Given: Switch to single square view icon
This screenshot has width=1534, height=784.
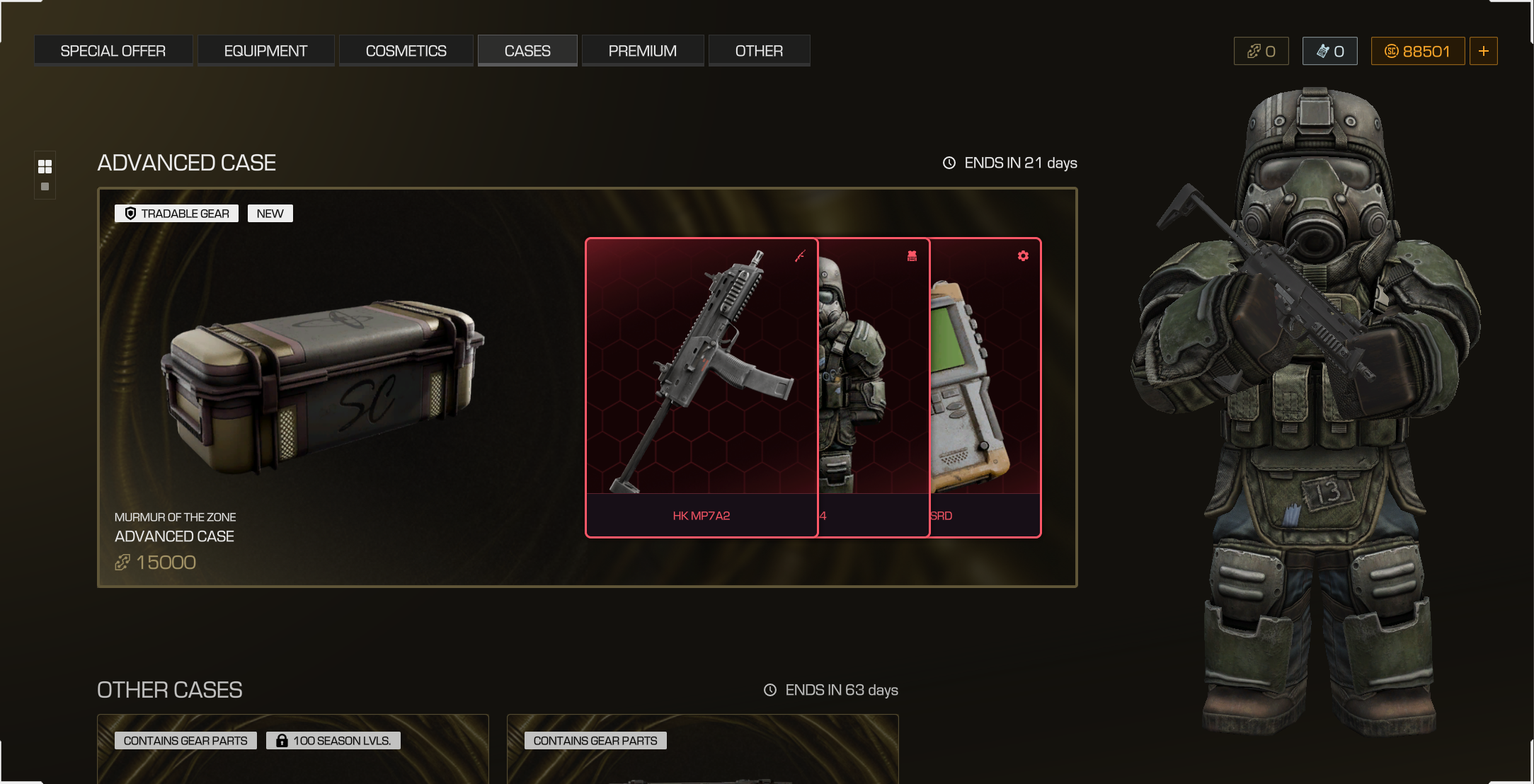Looking at the screenshot, I should [45, 187].
